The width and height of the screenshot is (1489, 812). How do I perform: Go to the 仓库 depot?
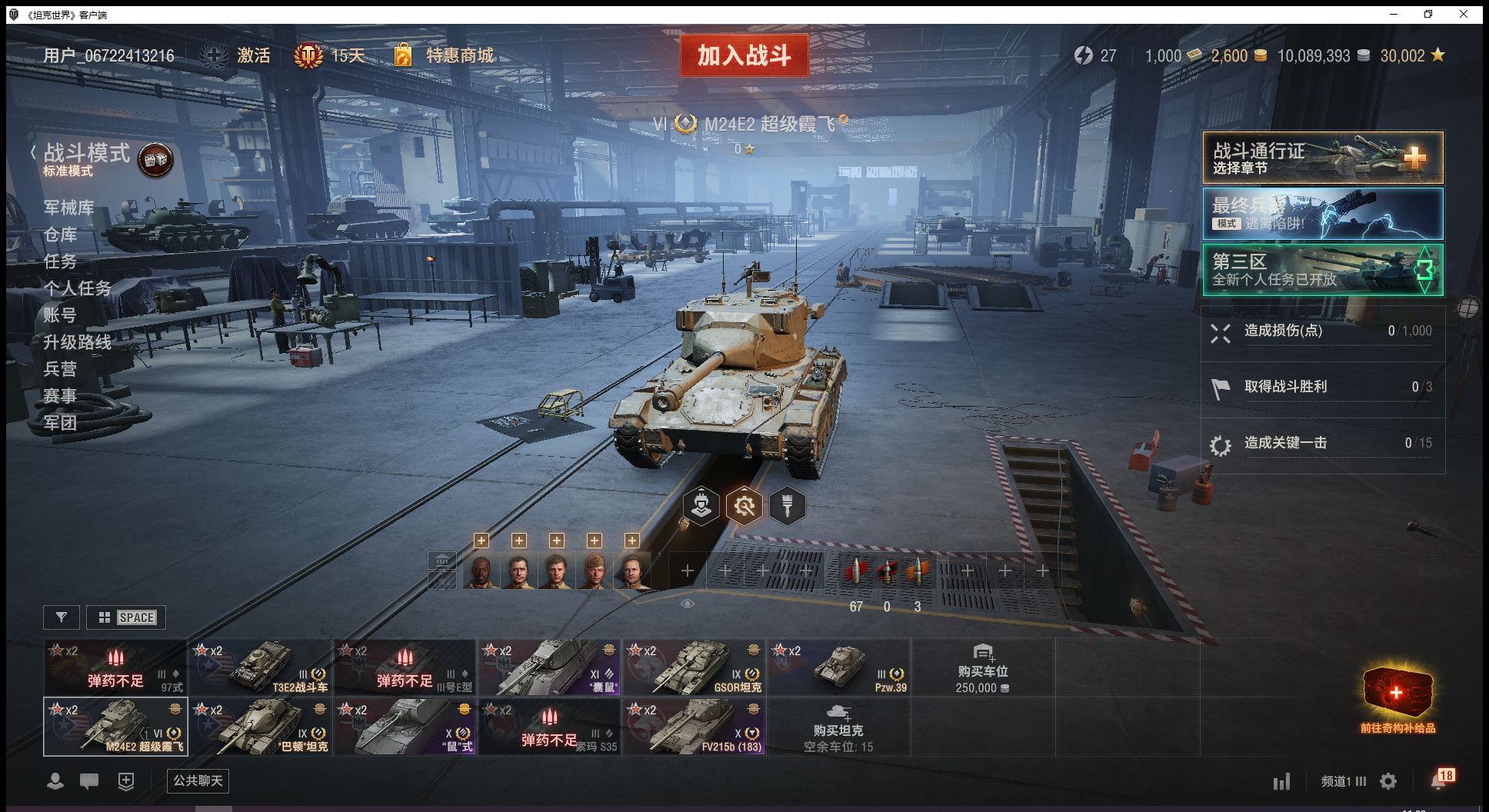[x=60, y=235]
